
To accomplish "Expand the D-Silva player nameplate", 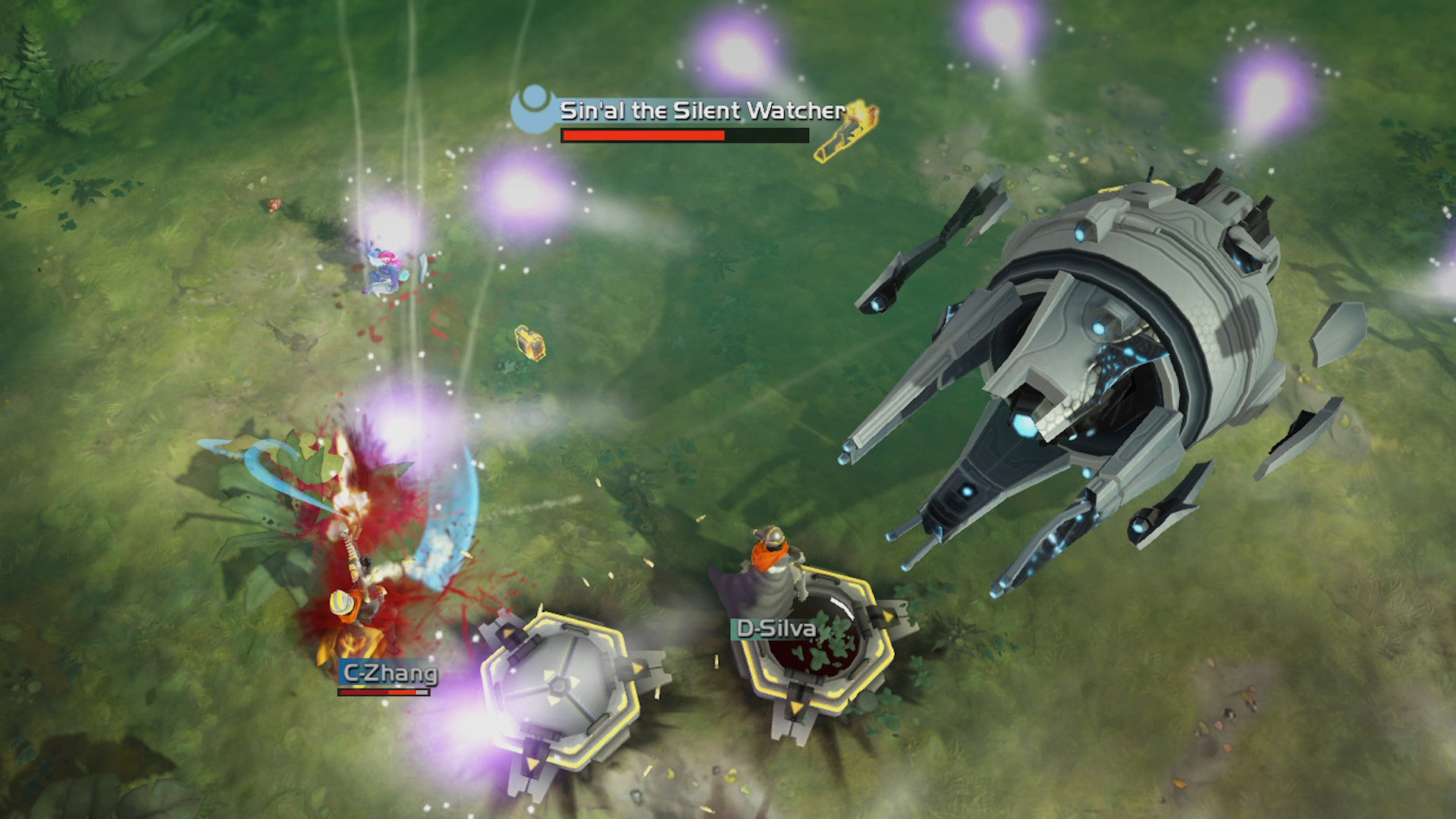I will (775, 628).
